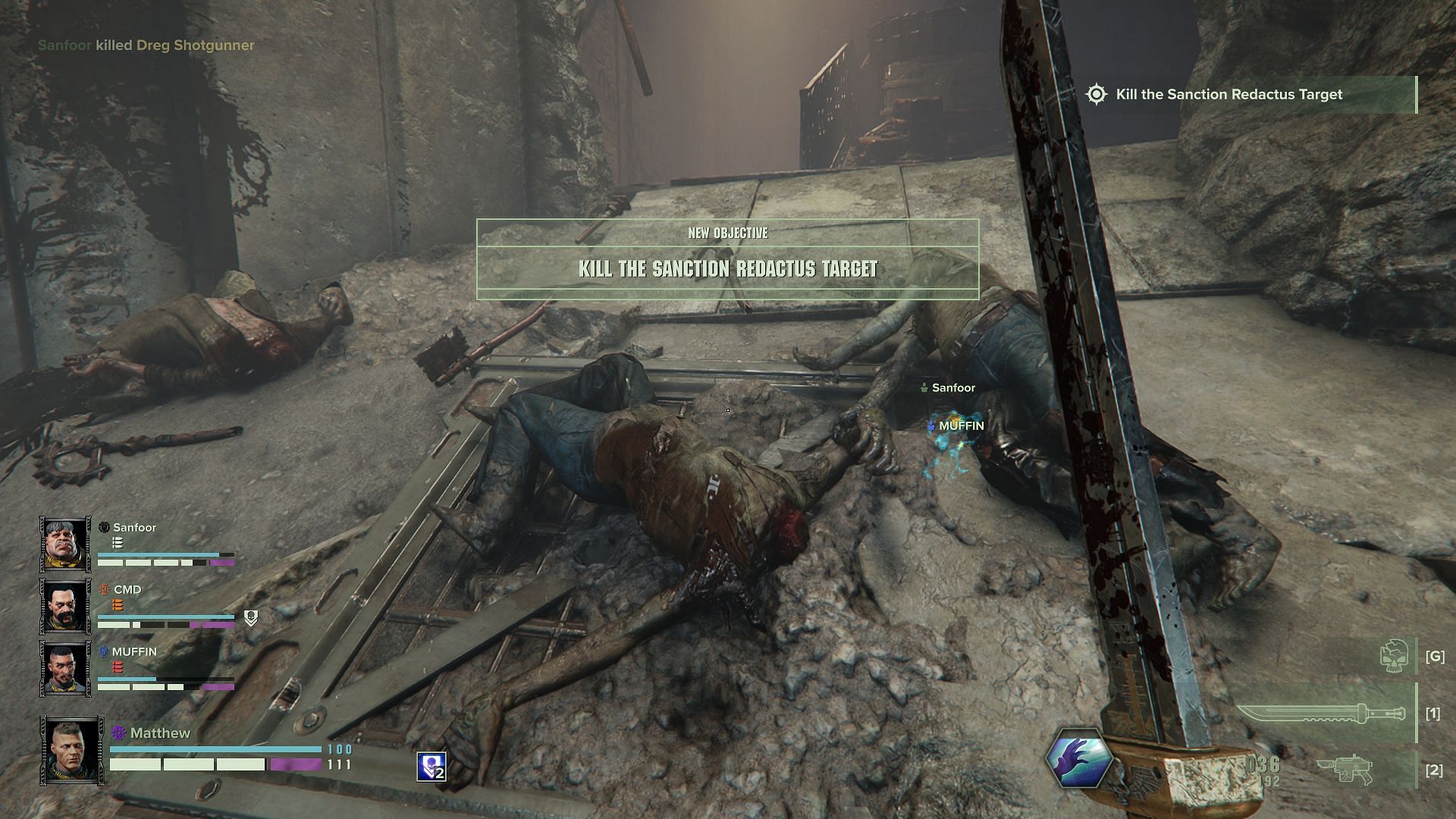This screenshot has height=819, width=1456.
Task: Select Sanfoor's teammate portrait
Action: 65,544
